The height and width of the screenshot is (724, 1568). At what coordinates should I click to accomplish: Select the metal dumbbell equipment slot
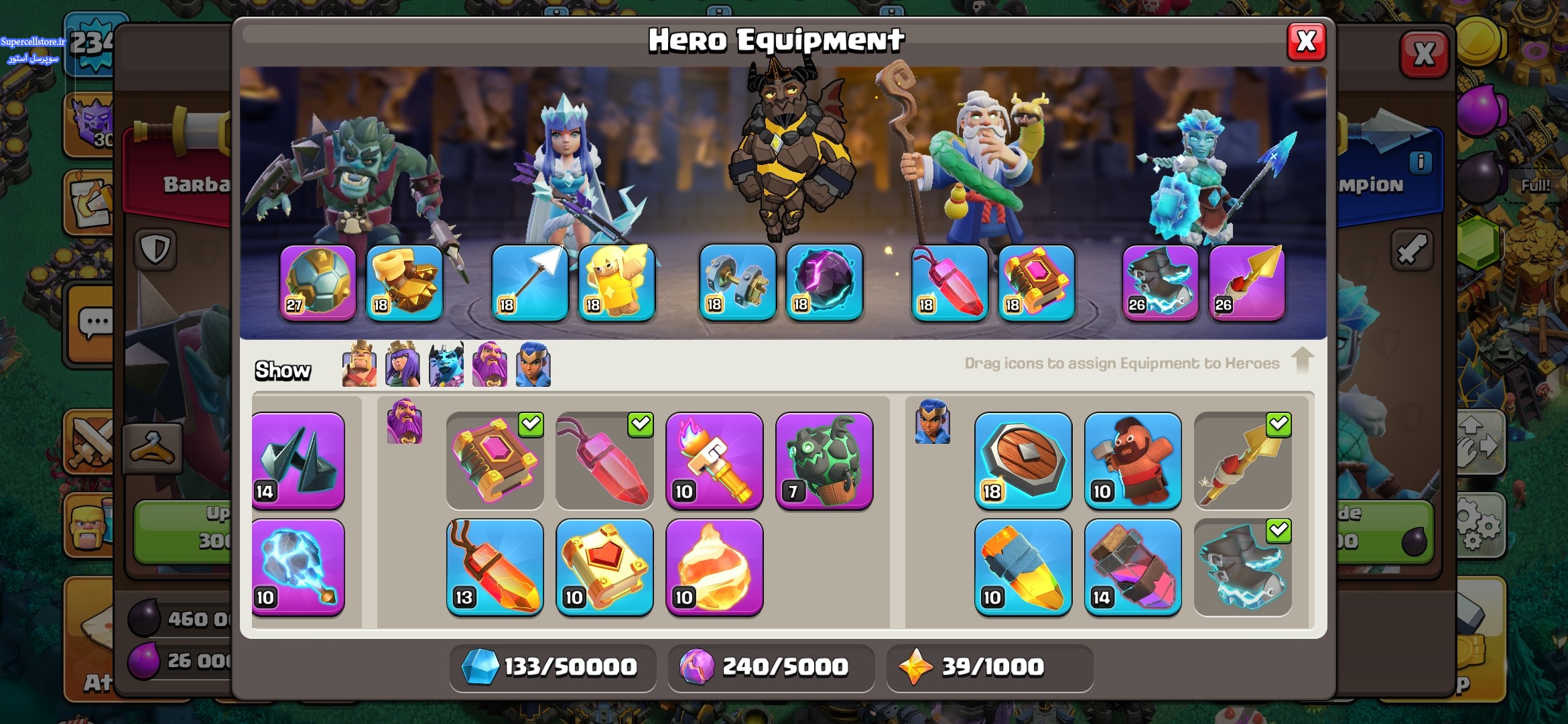pos(737,282)
